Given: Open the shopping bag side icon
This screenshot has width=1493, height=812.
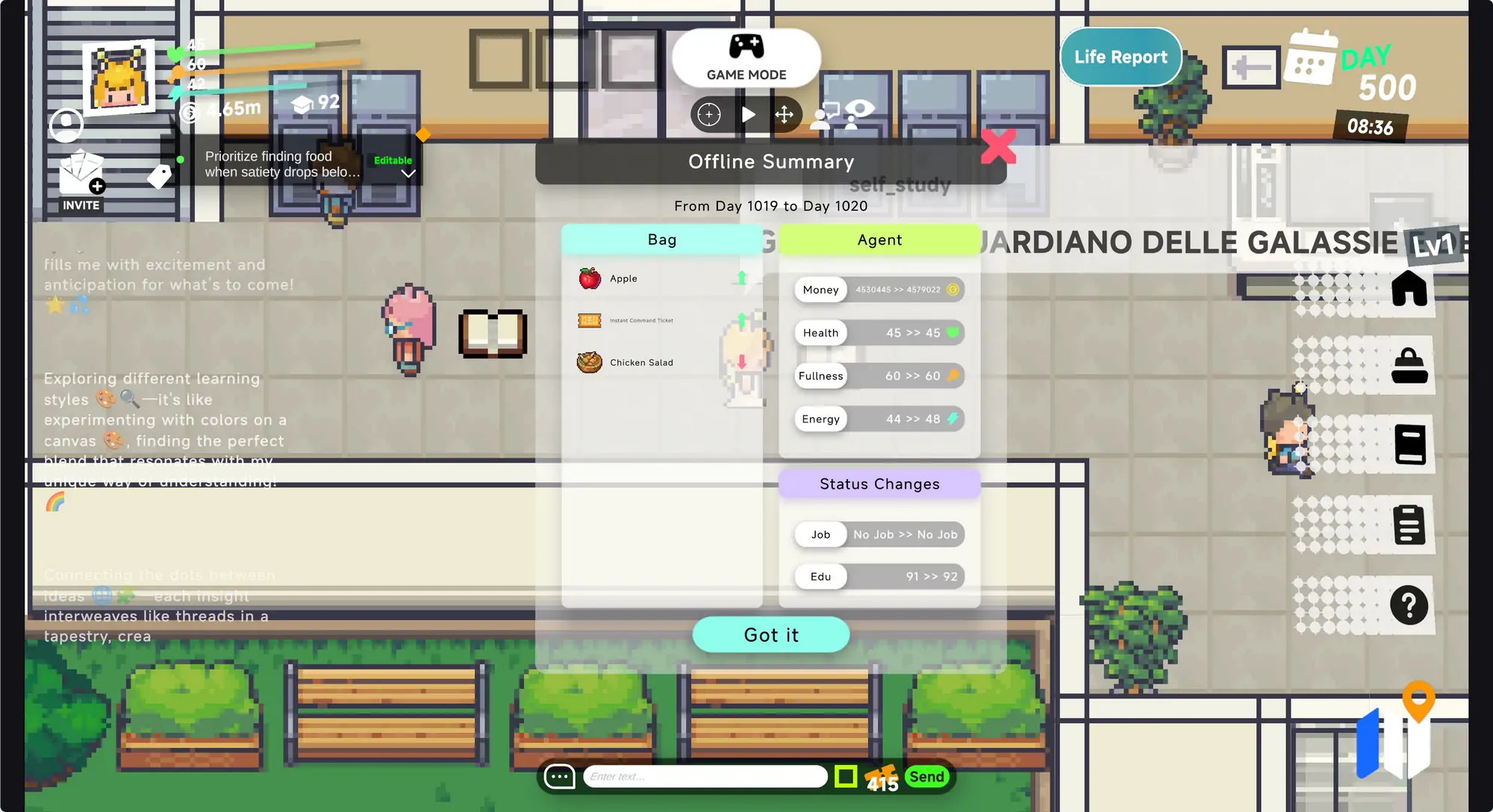Looking at the screenshot, I should coord(1409,366).
